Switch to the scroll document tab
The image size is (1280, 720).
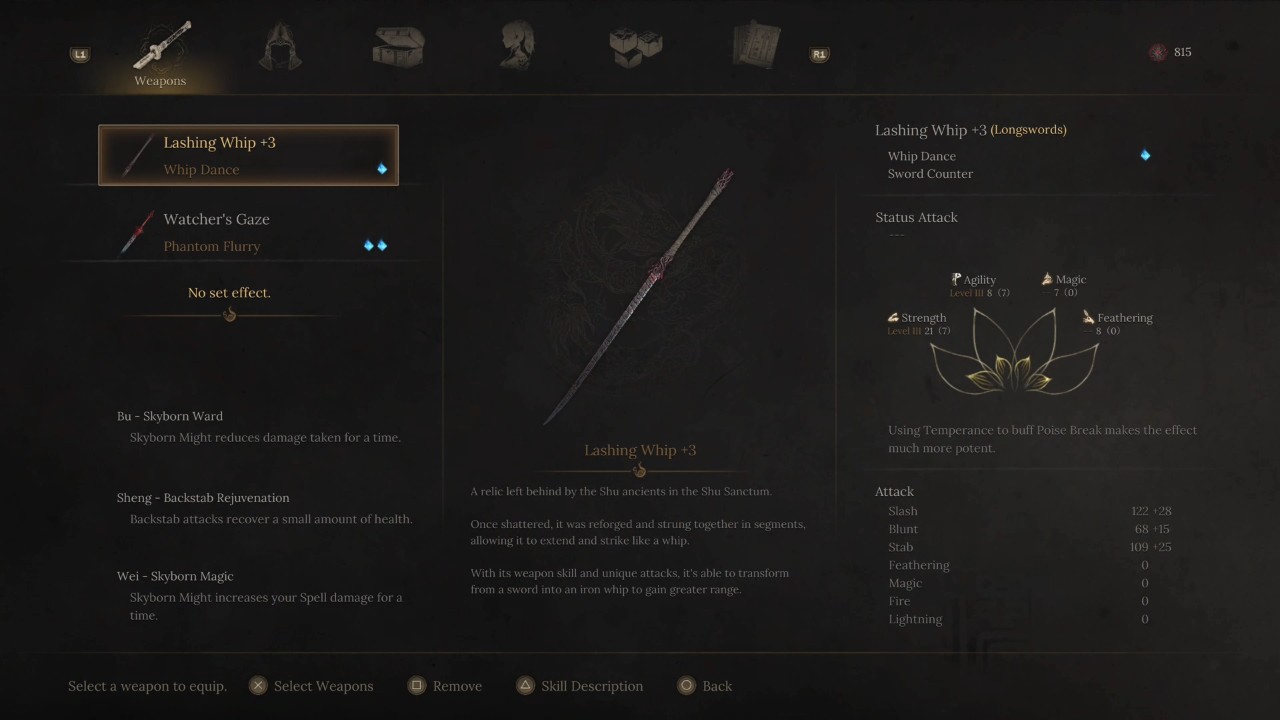(755, 47)
